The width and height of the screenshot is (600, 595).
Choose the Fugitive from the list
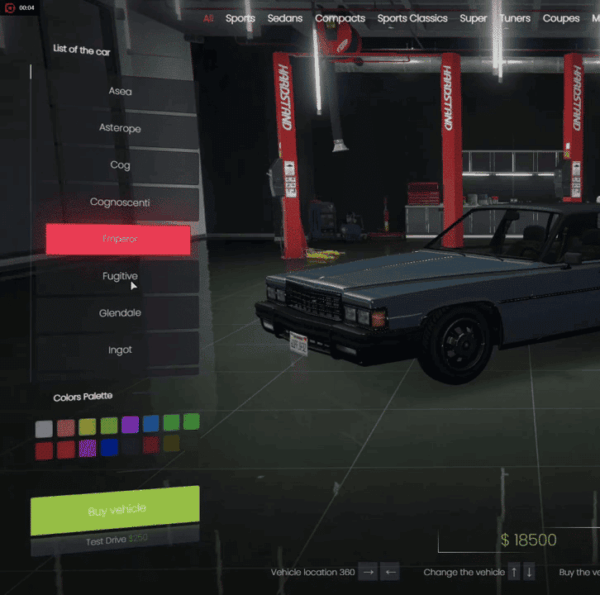(x=120, y=276)
